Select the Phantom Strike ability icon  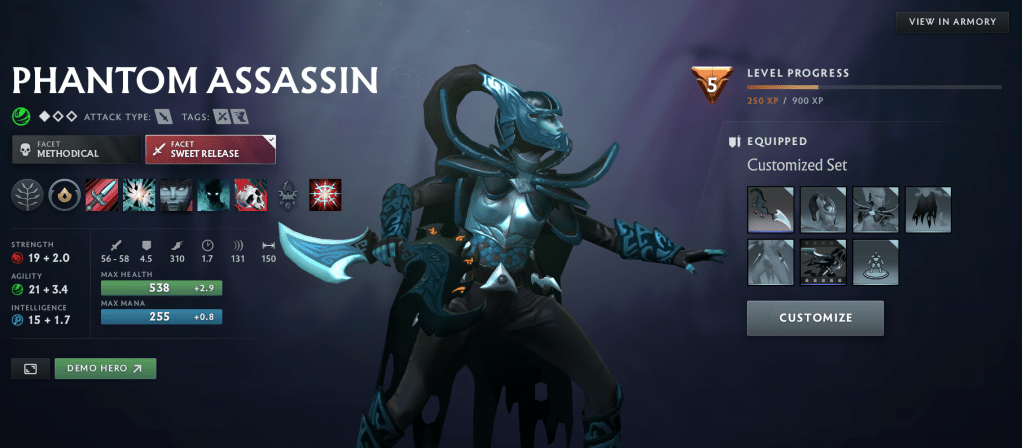tap(139, 195)
